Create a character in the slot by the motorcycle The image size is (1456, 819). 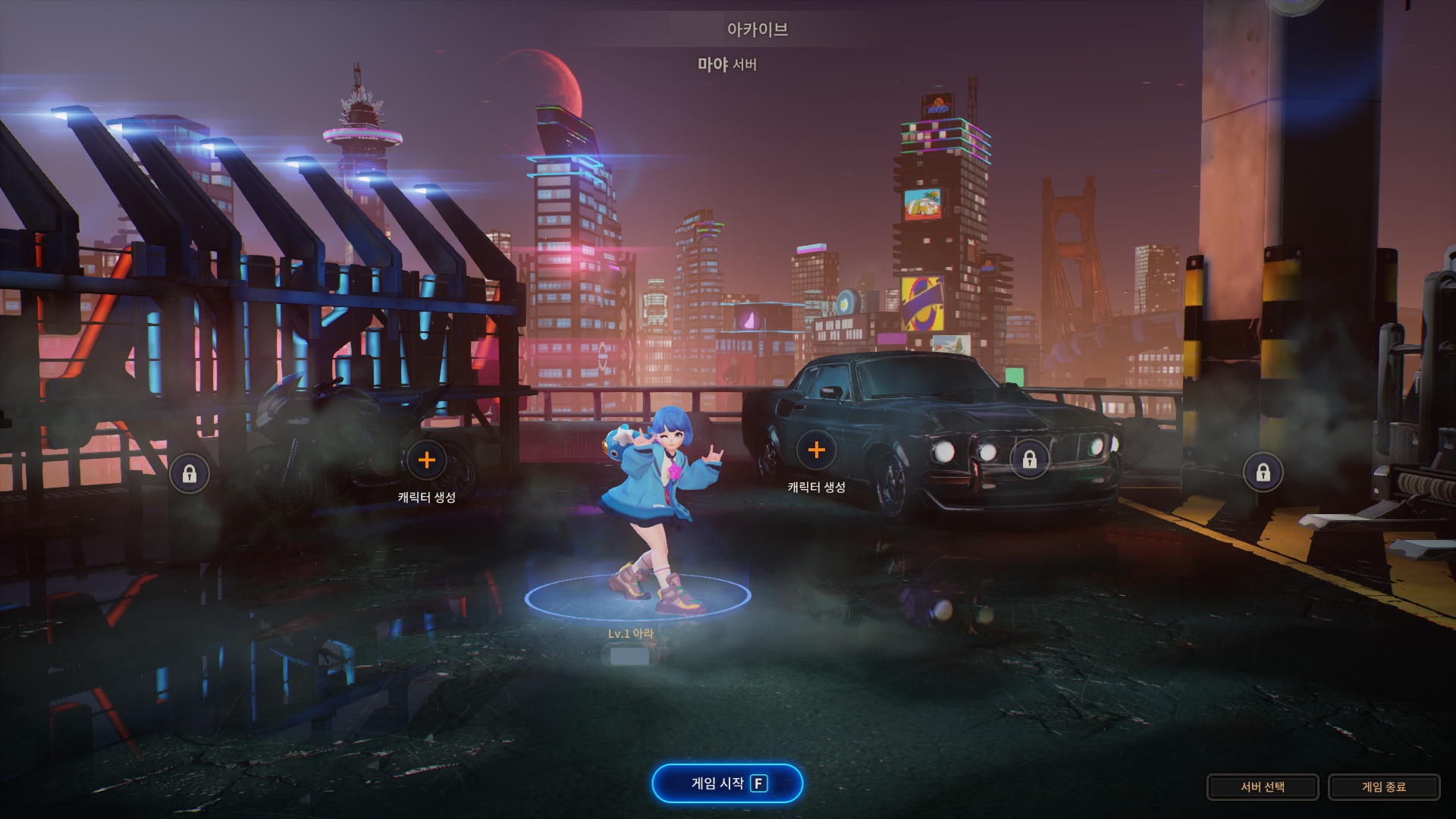coord(427,460)
